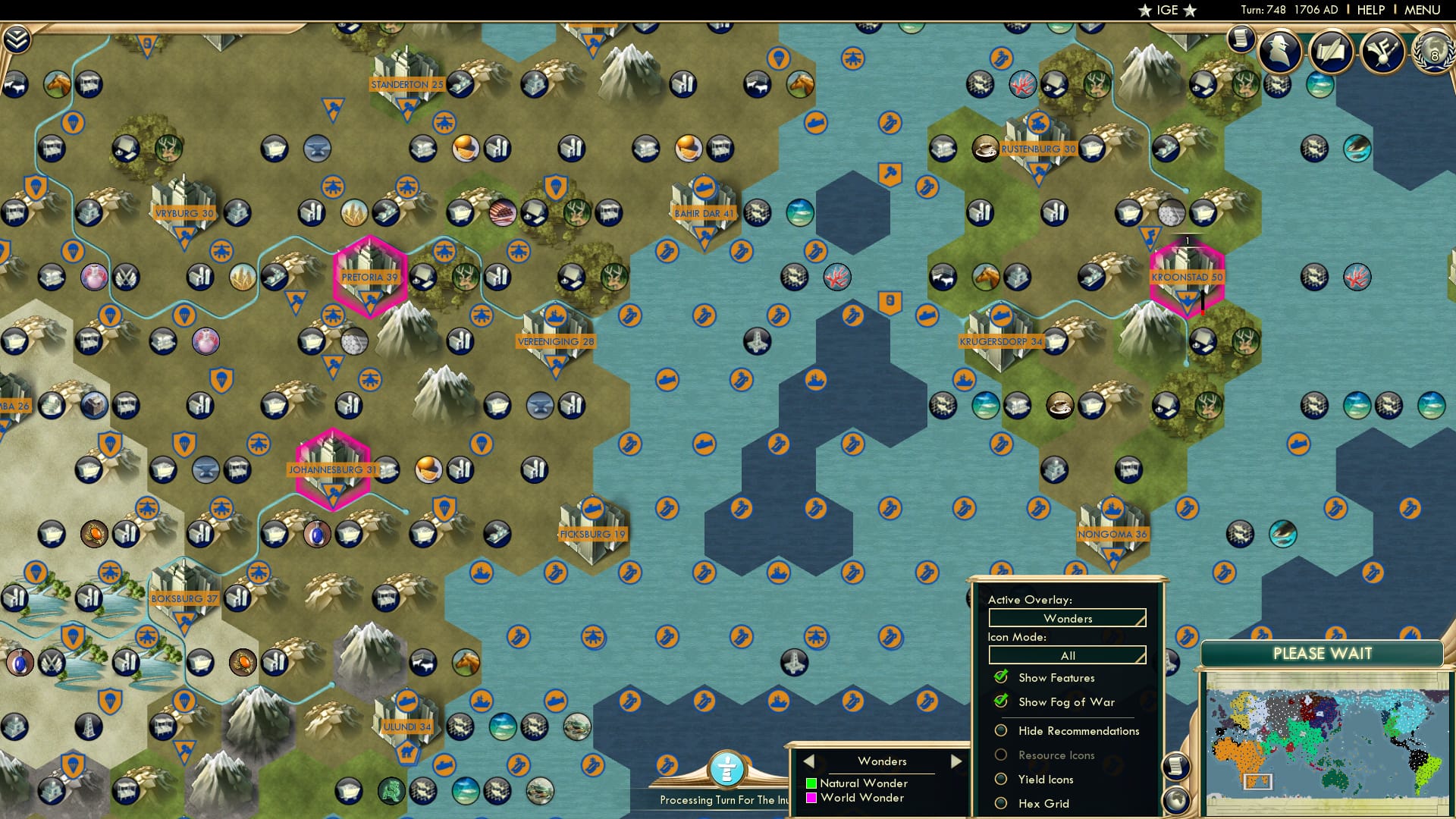The image size is (1456, 819).
Task: Open the Diplomacy scroll-and-quill icon
Action: [1331, 50]
